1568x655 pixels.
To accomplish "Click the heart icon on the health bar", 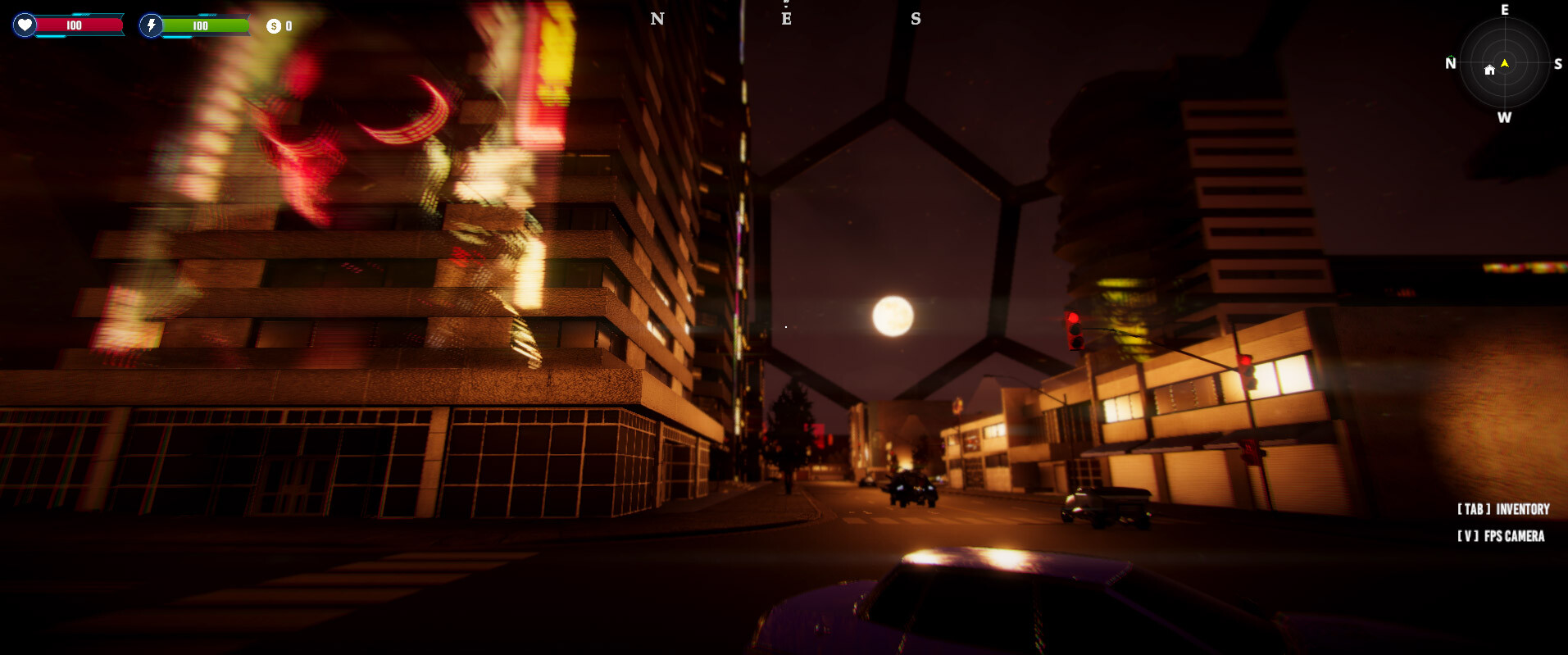I will coord(24,25).
